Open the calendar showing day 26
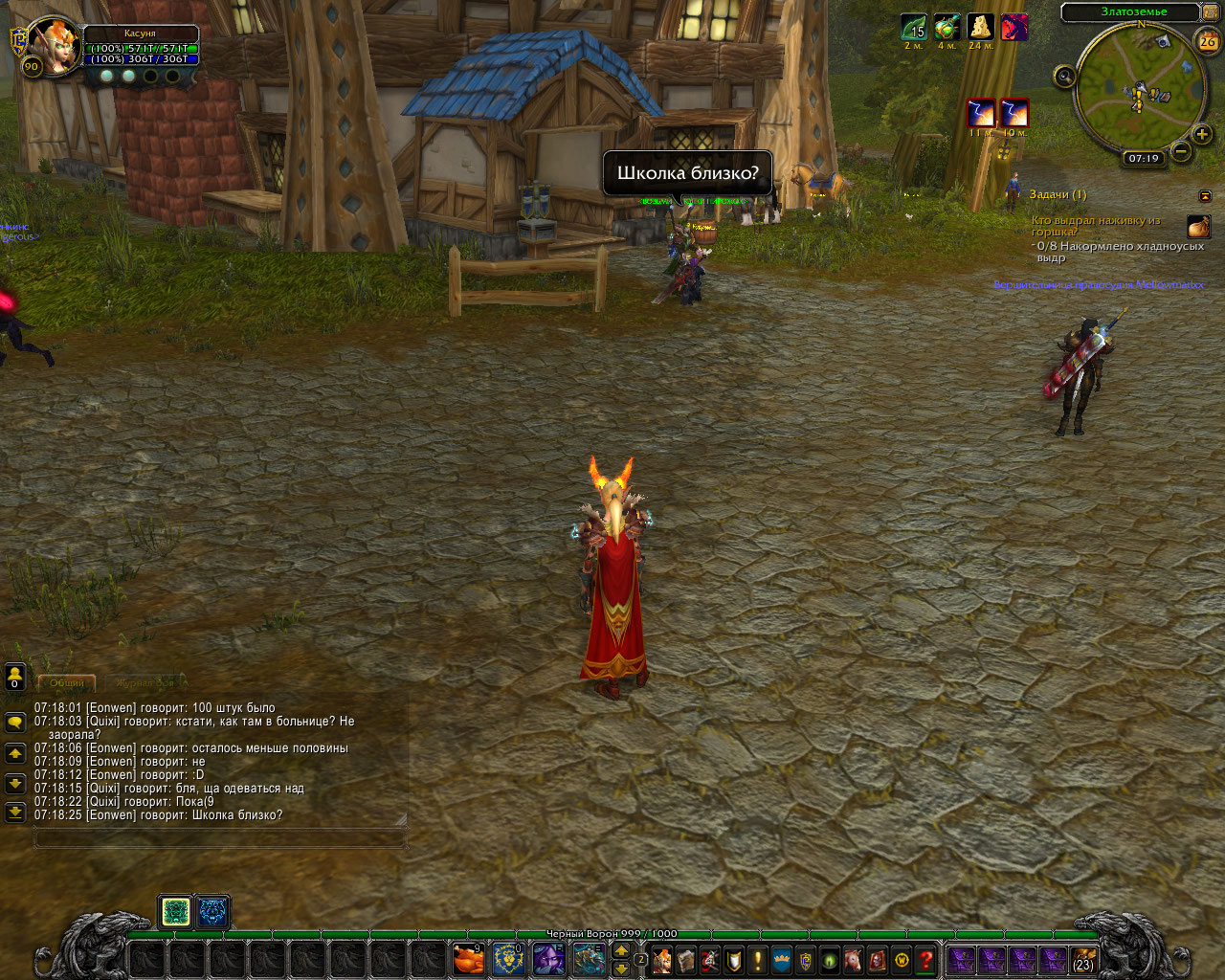The image size is (1225, 980). (1208, 41)
